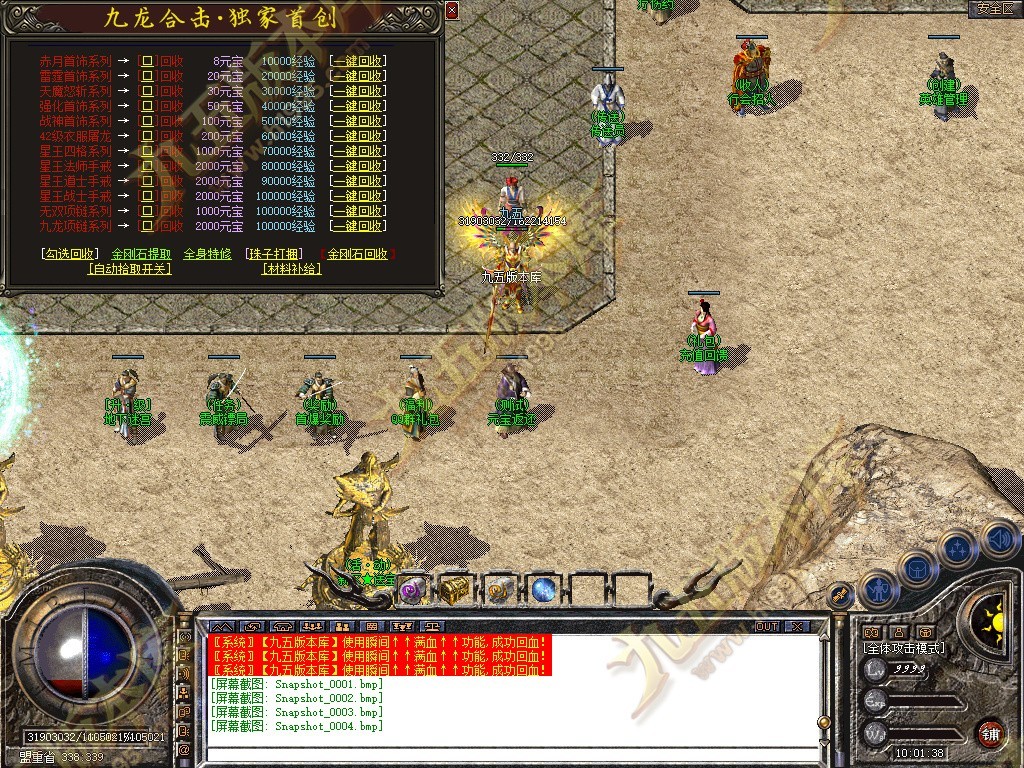This screenshot has height=768, width=1024.
Task: Select 全身特修 repair option
Action: click(x=207, y=254)
